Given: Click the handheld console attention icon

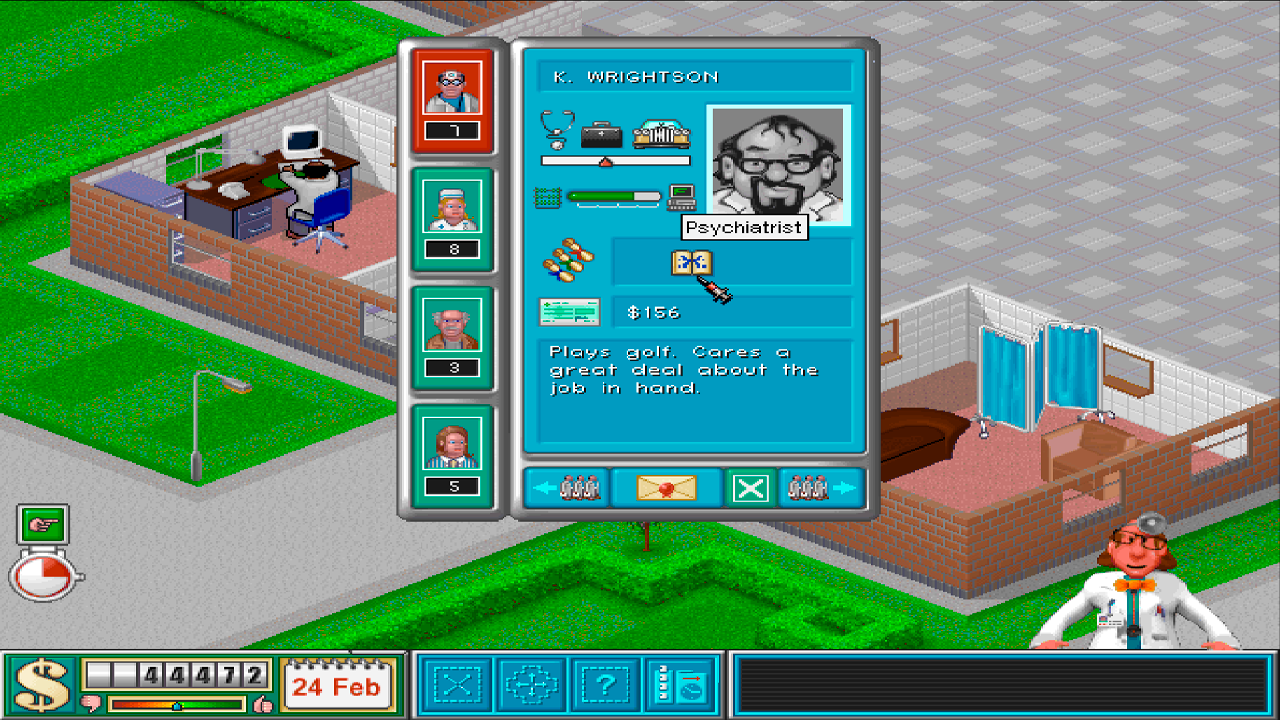Looking at the screenshot, I should [682, 198].
